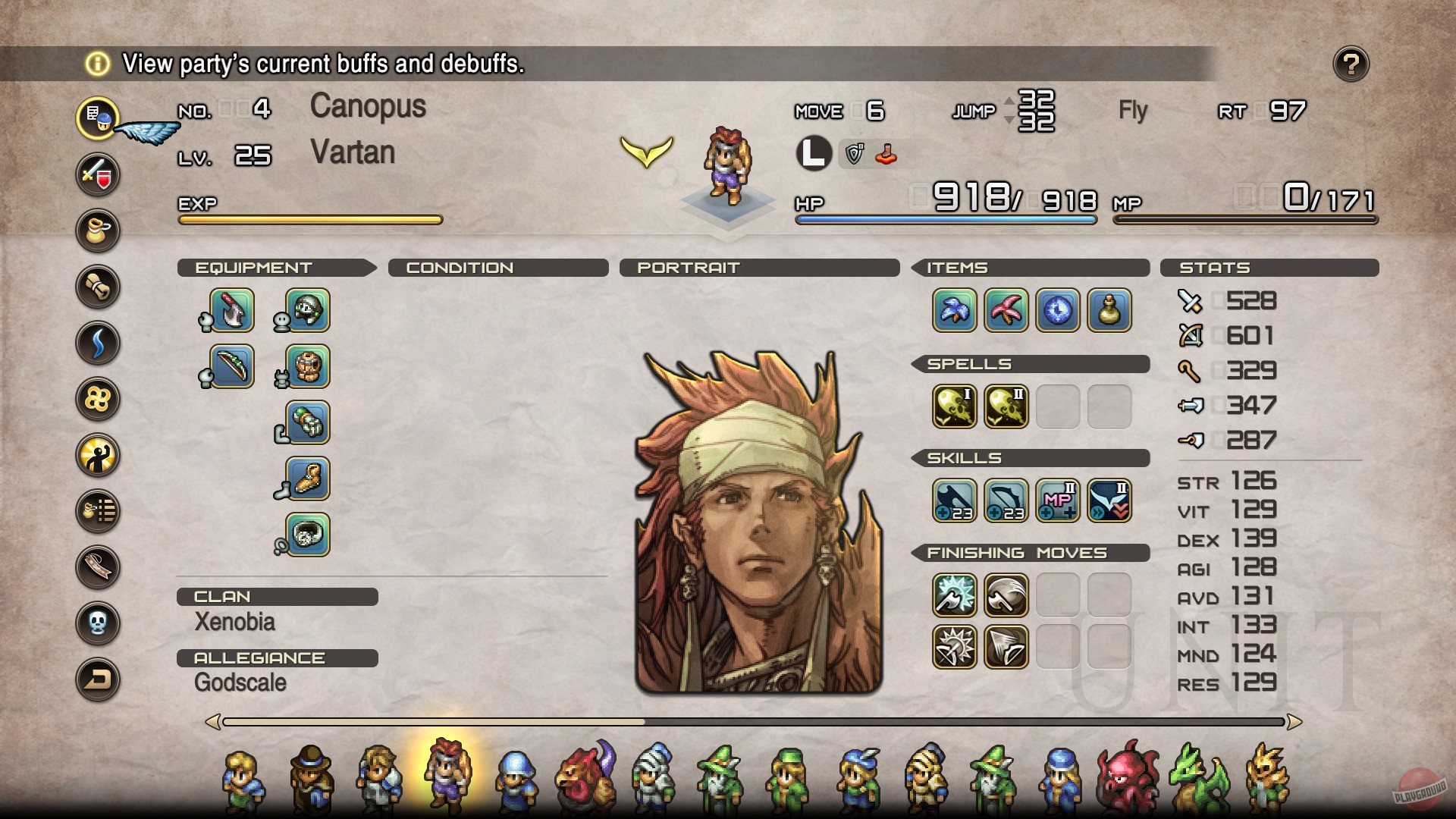Open the help question mark button
The width and height of the screenshot is (1456, 819).
1351,64
